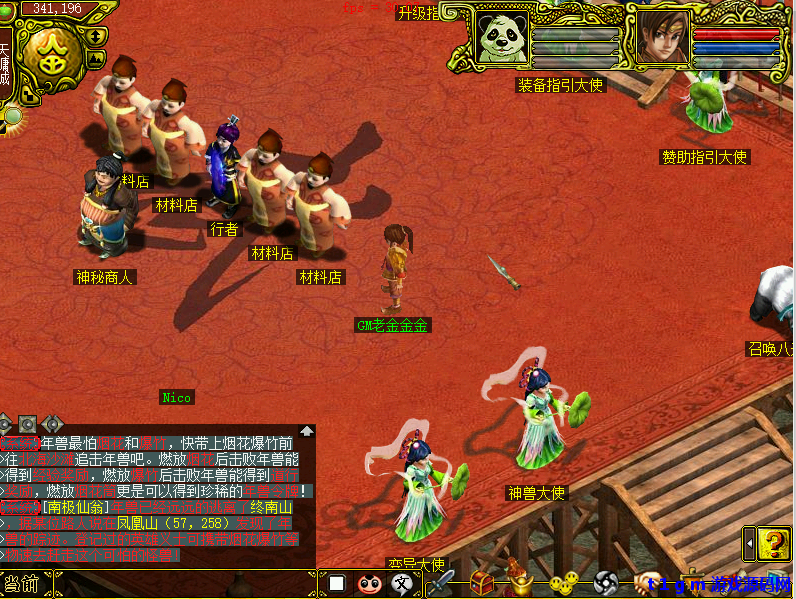Click the treasure chest inventory icon
Viewport: 796px width, 599px height.
tap(482, 583)
